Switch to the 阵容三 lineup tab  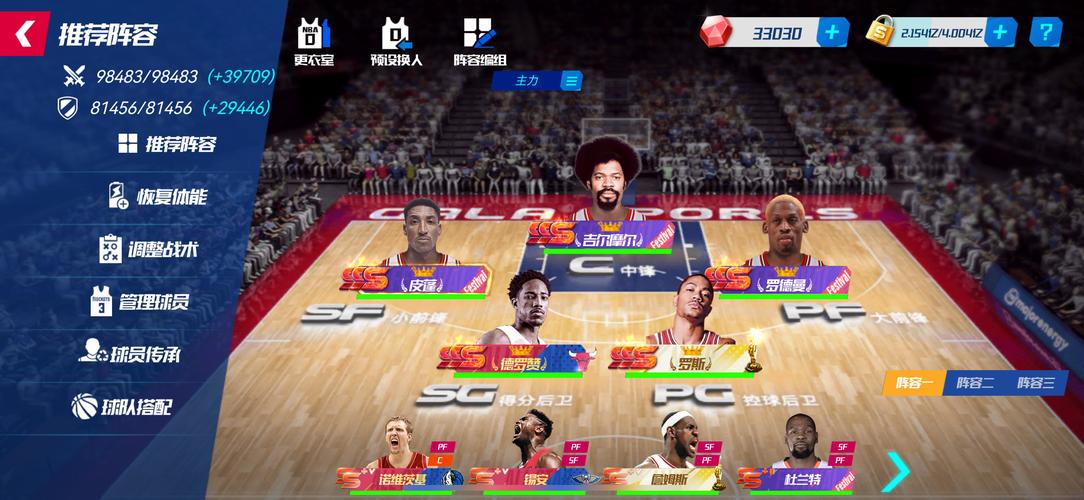(1036, 382)
